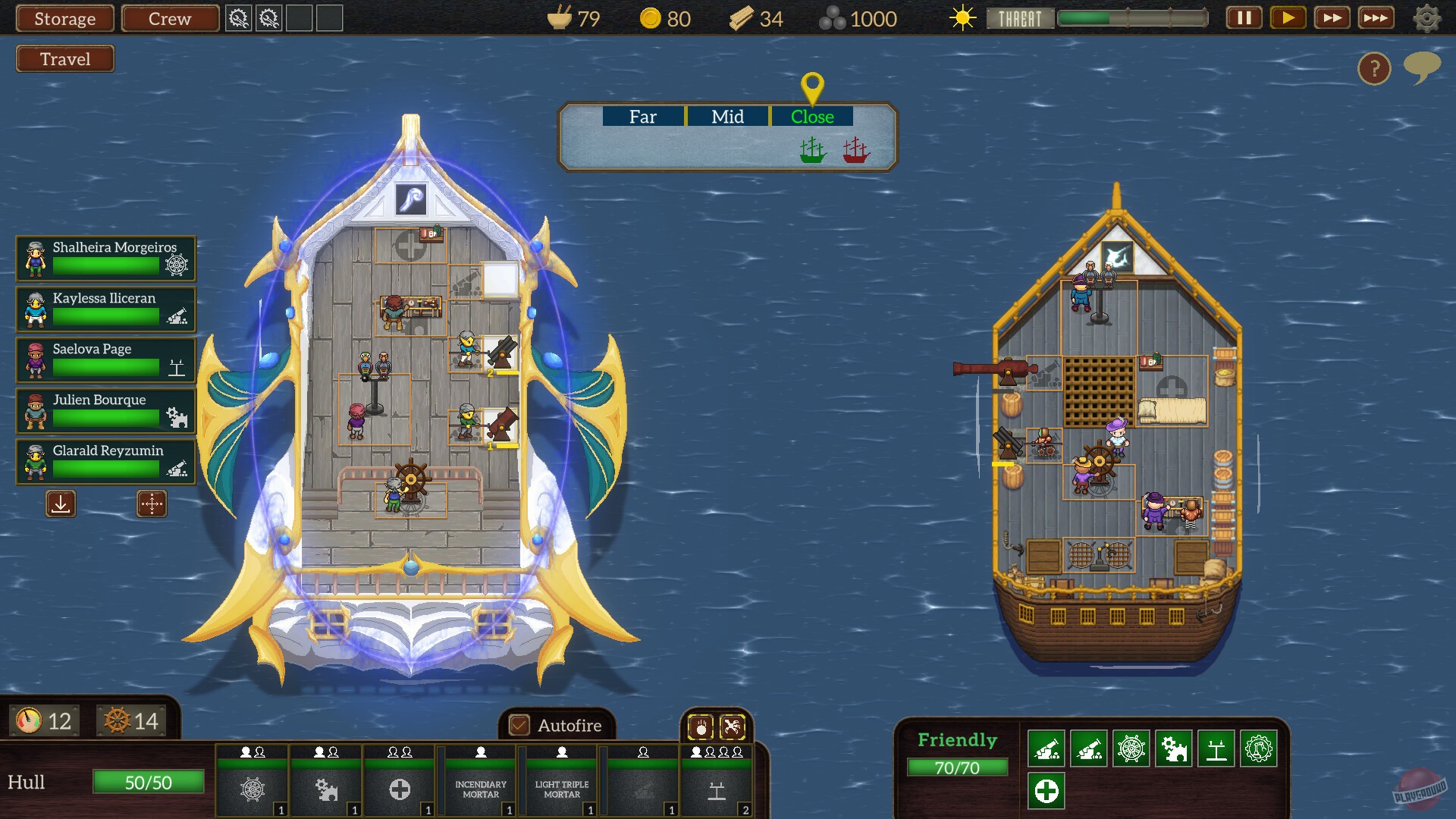Select the move crew arrows icon
Image resolution: width=1456 pixels, height=819 pixels.
pyautogui.click(x=151, y=503)
